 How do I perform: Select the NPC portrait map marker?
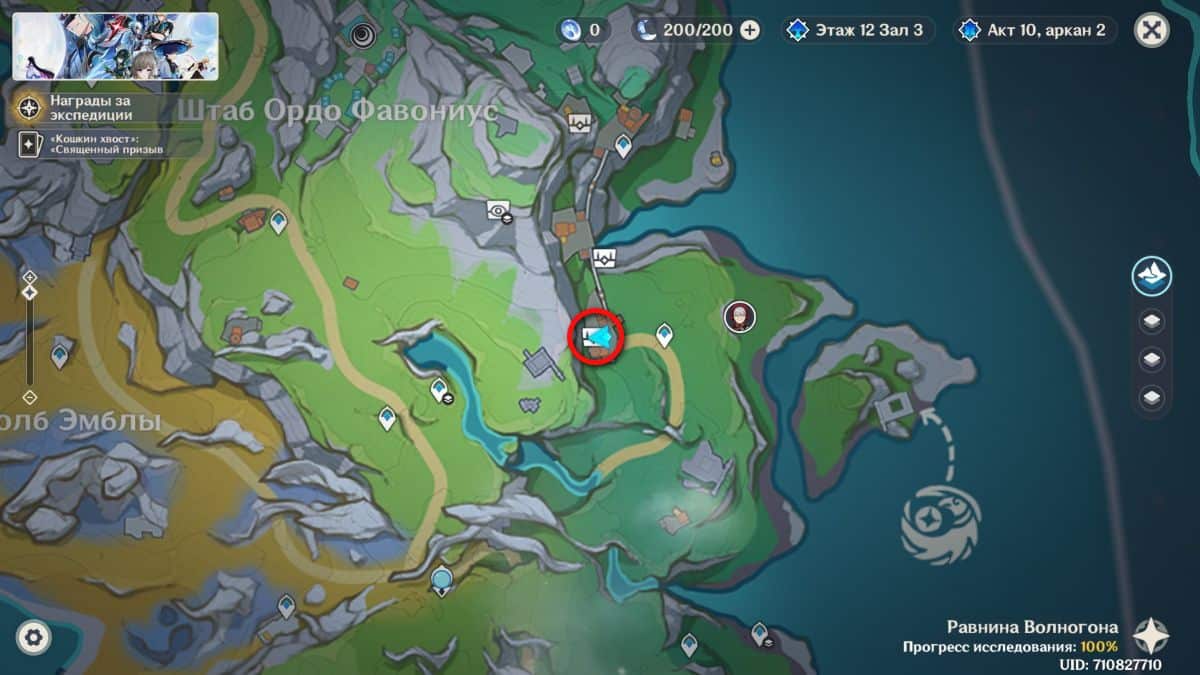tap(739, 317)
